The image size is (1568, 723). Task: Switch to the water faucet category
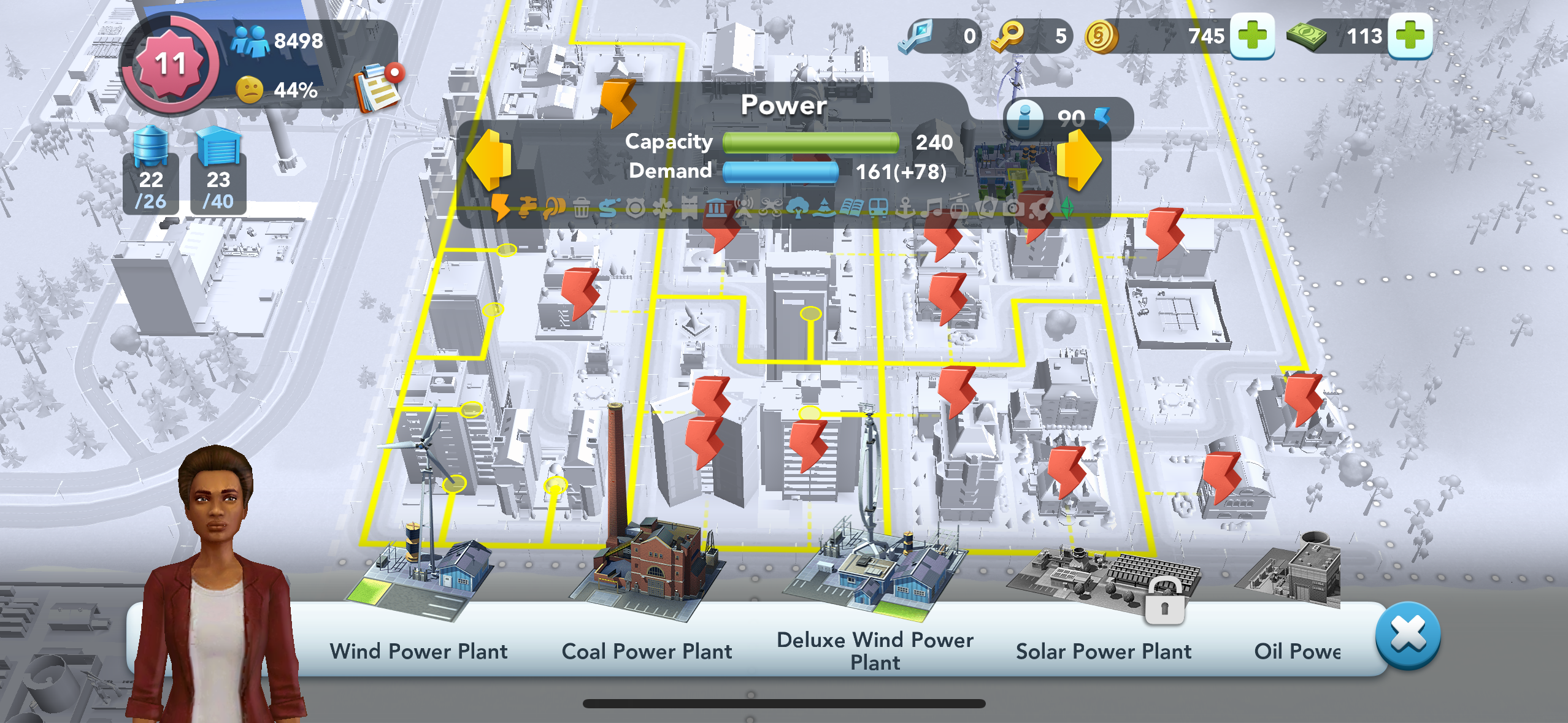[x=526, y=208]
